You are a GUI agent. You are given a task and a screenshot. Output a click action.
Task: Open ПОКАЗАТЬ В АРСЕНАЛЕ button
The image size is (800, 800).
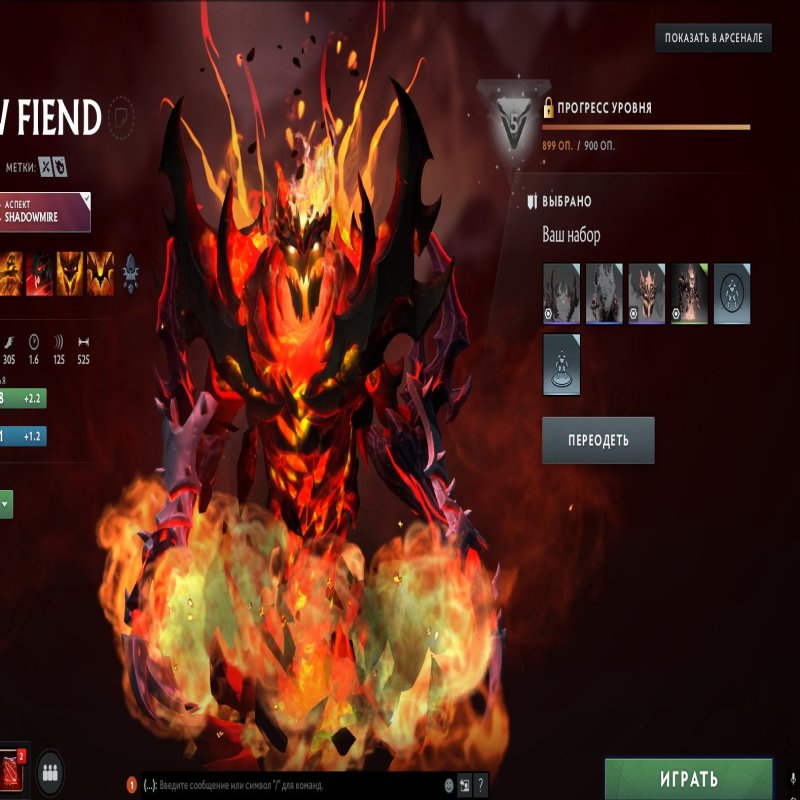713,39
